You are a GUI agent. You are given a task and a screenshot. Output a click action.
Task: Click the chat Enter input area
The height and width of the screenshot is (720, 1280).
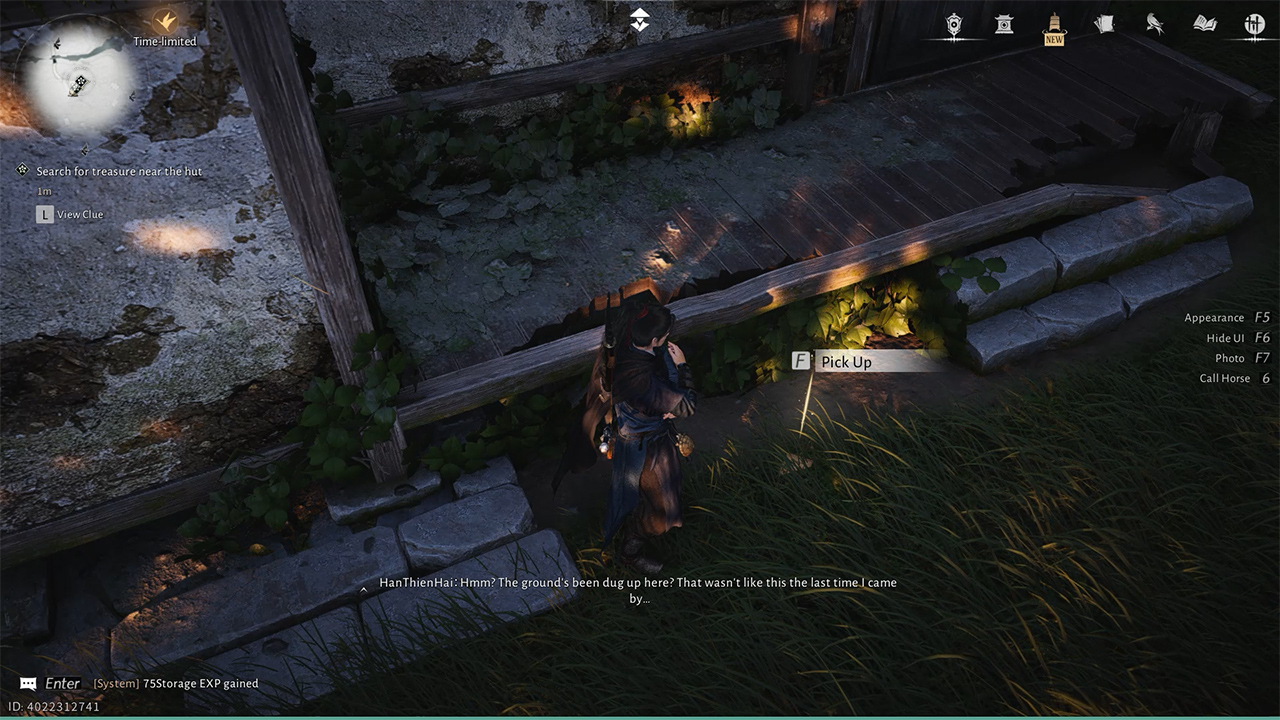pyautogui.click(x=62, y=684)
